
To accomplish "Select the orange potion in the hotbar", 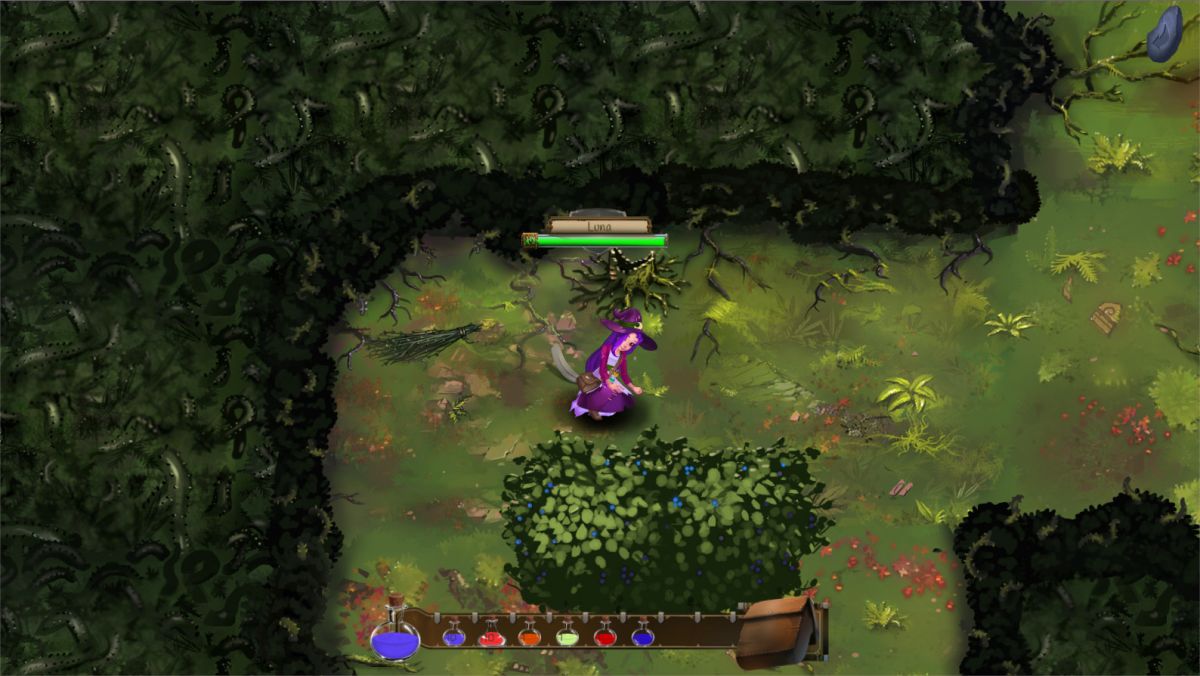I will coord(529,634).
